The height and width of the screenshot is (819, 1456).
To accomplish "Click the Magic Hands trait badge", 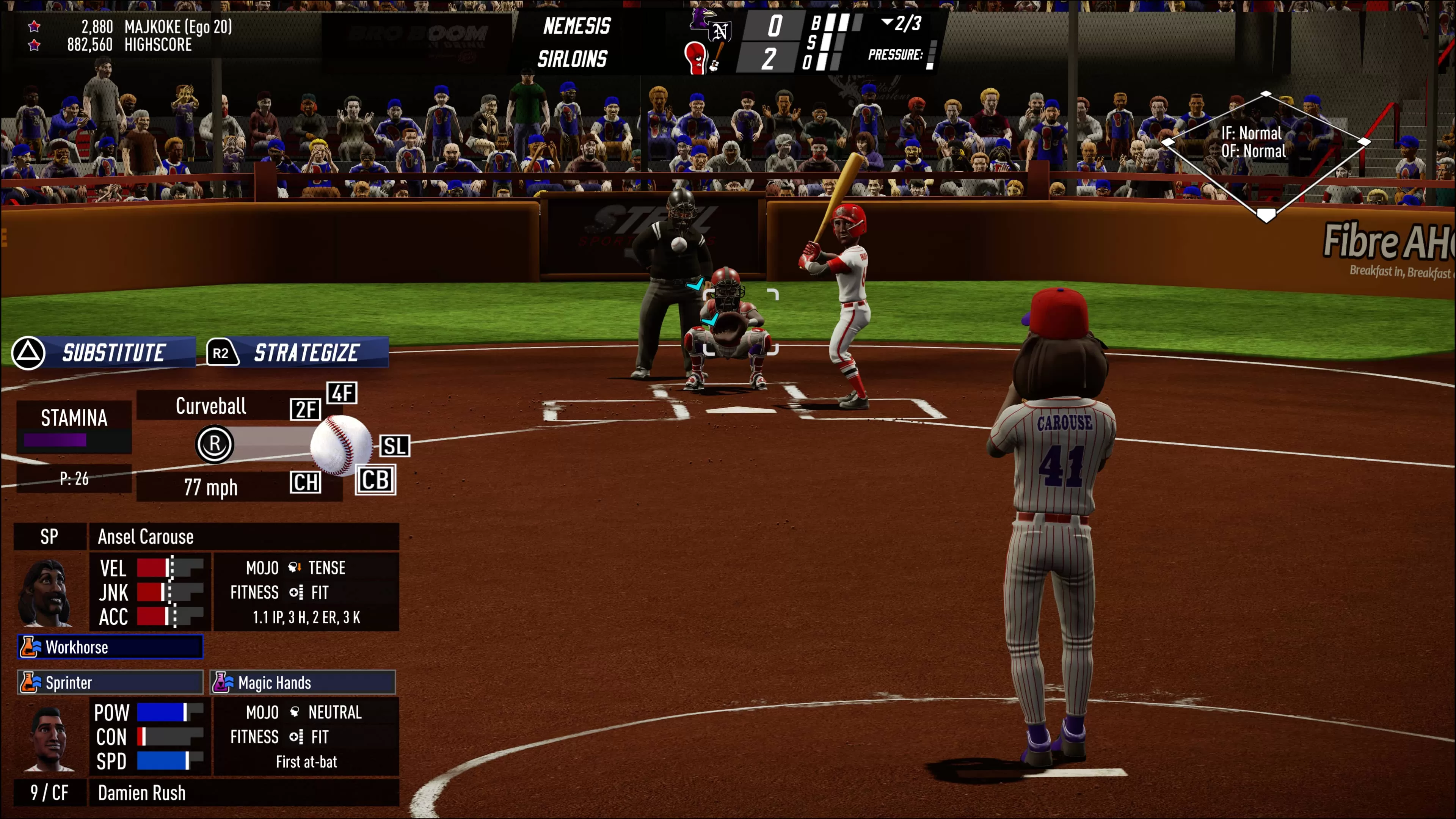I will [303, 682].
